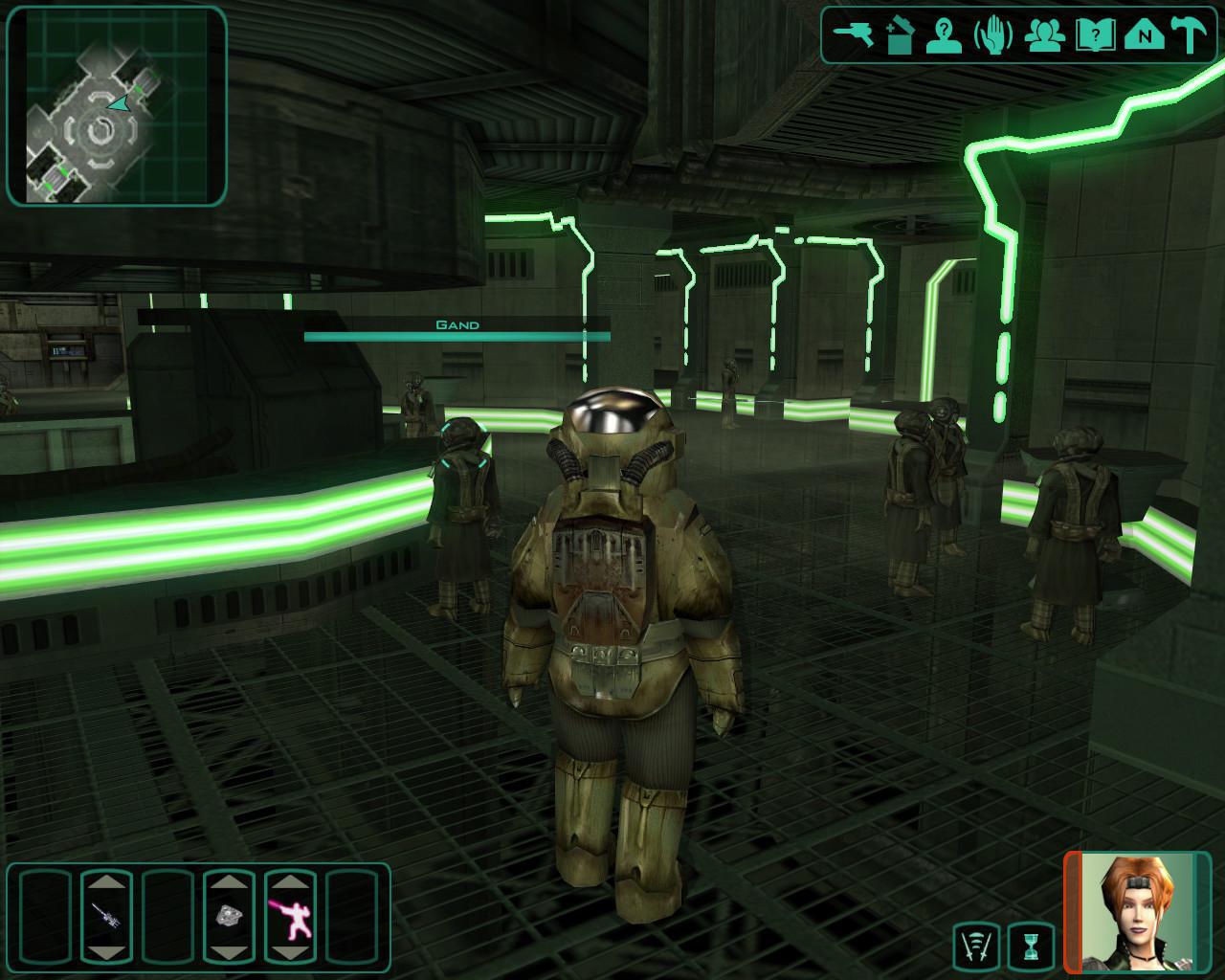Open the Character sheet silhouette icon

tap(944, 35)
